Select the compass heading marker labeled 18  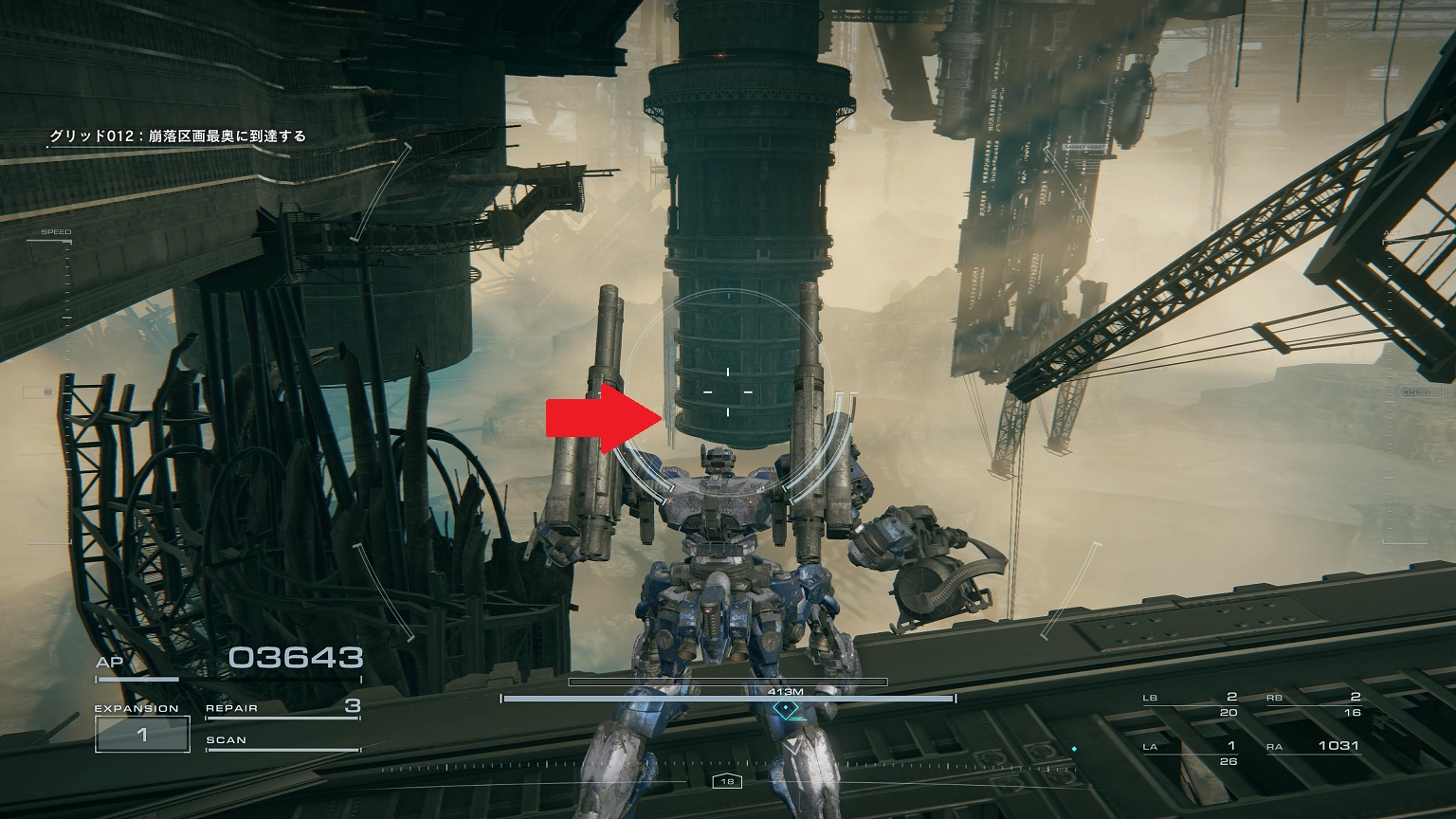click(727, 781)
